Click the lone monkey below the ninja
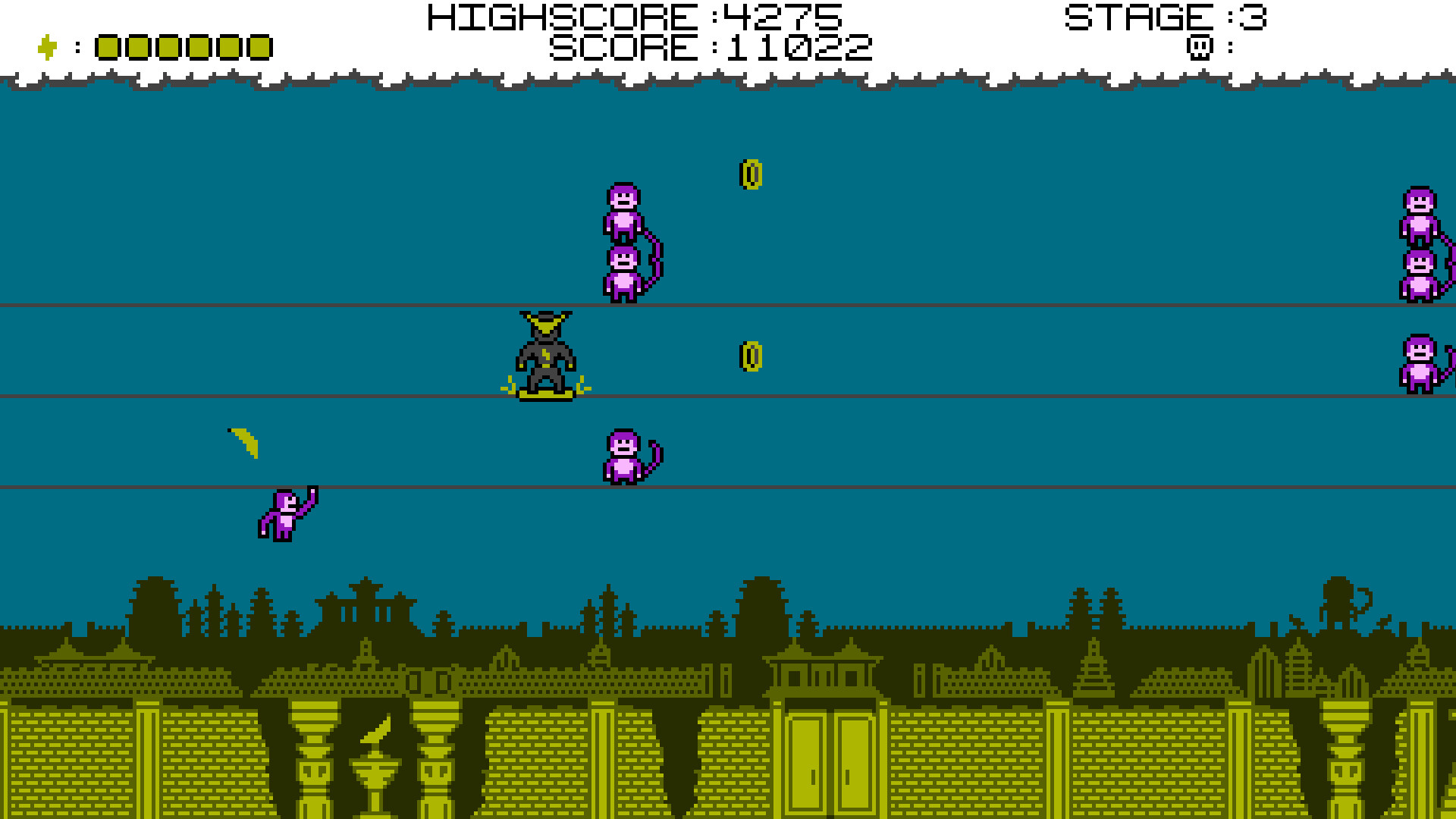 click(x=625, y=455)
